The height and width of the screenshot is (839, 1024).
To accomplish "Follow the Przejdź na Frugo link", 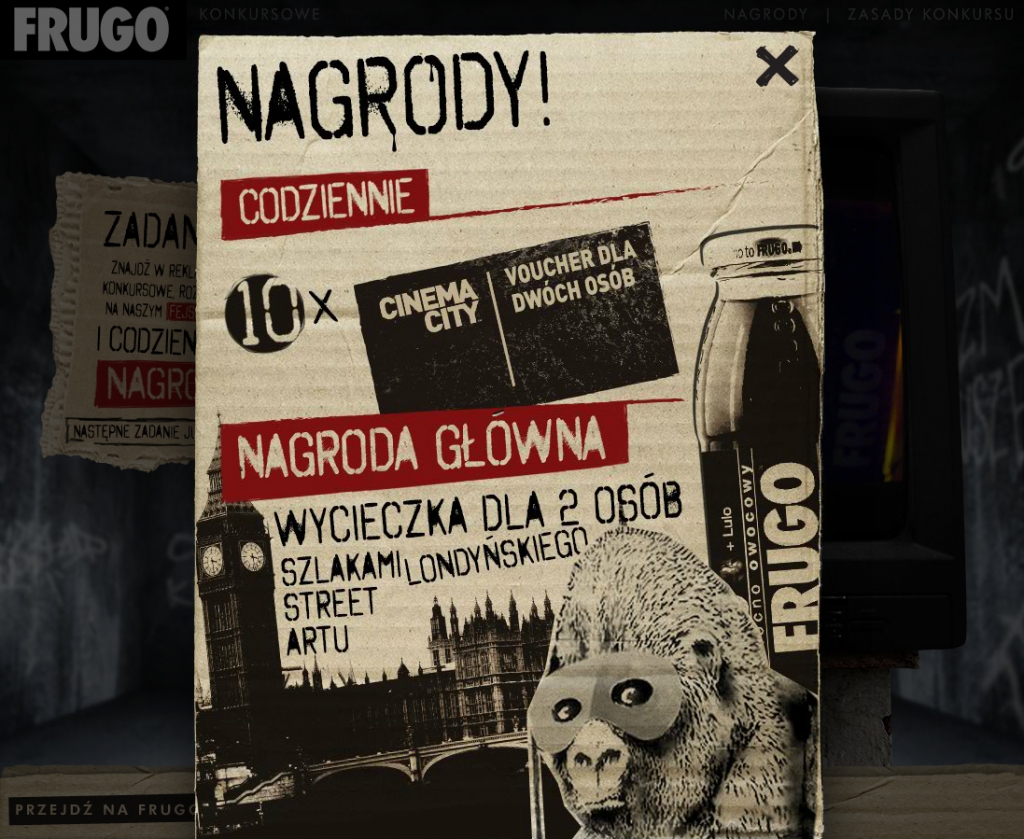I will coord(102,809).
